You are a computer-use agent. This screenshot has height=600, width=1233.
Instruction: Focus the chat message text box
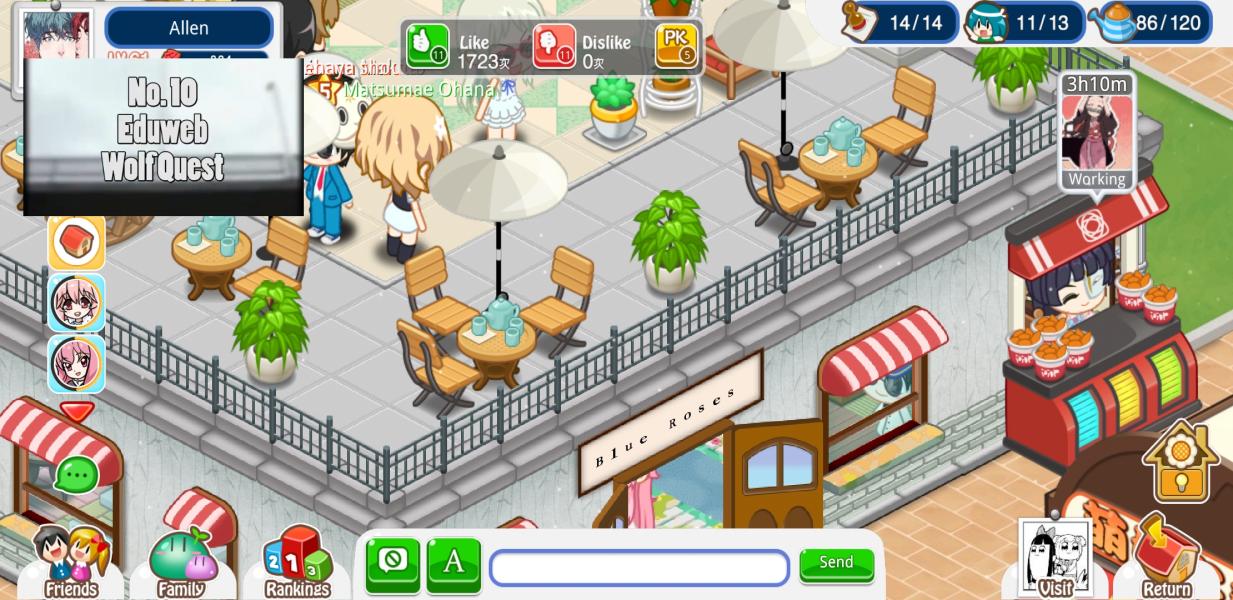[x=639, y=567]
